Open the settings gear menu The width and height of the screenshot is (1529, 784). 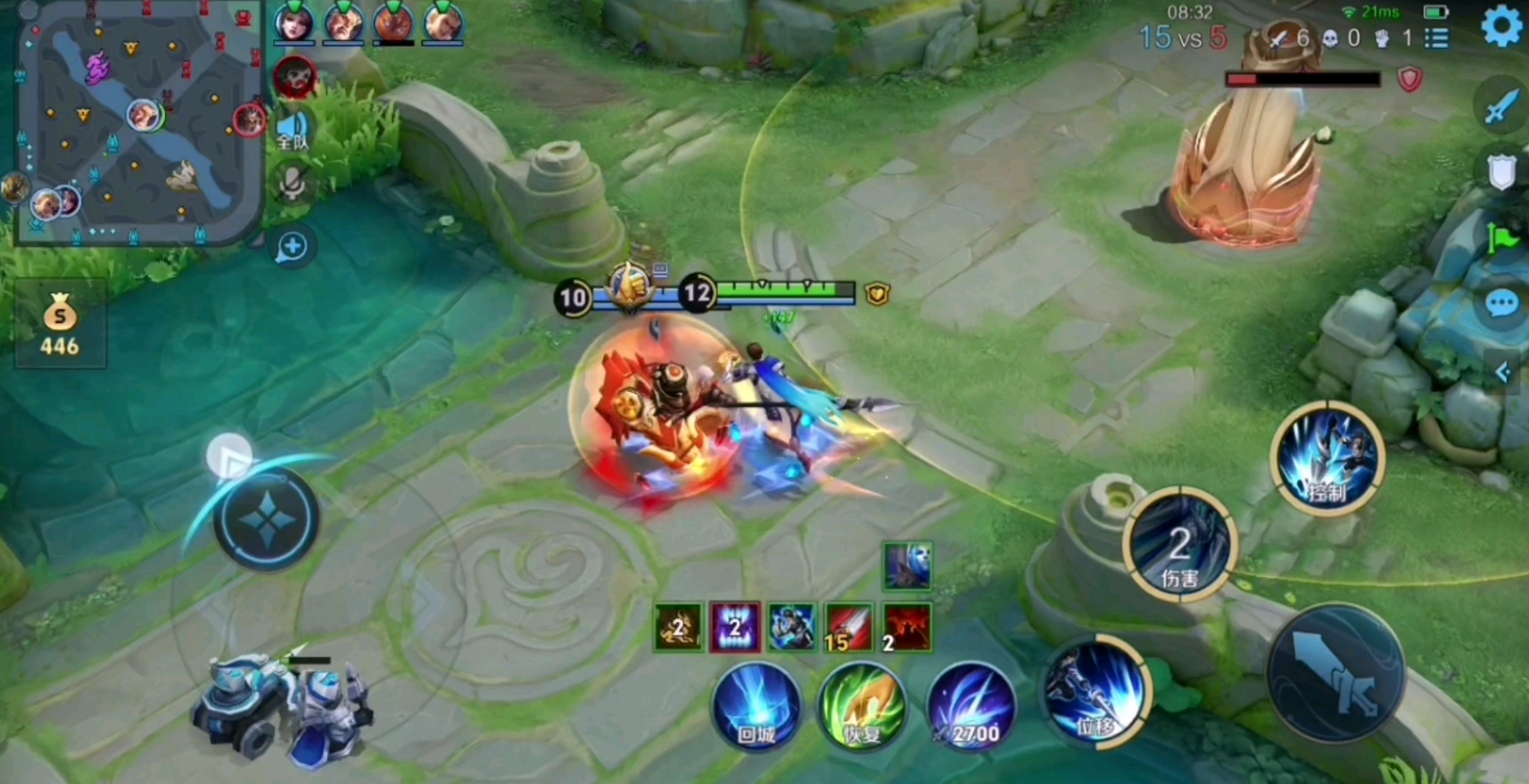click(1502, 27)
